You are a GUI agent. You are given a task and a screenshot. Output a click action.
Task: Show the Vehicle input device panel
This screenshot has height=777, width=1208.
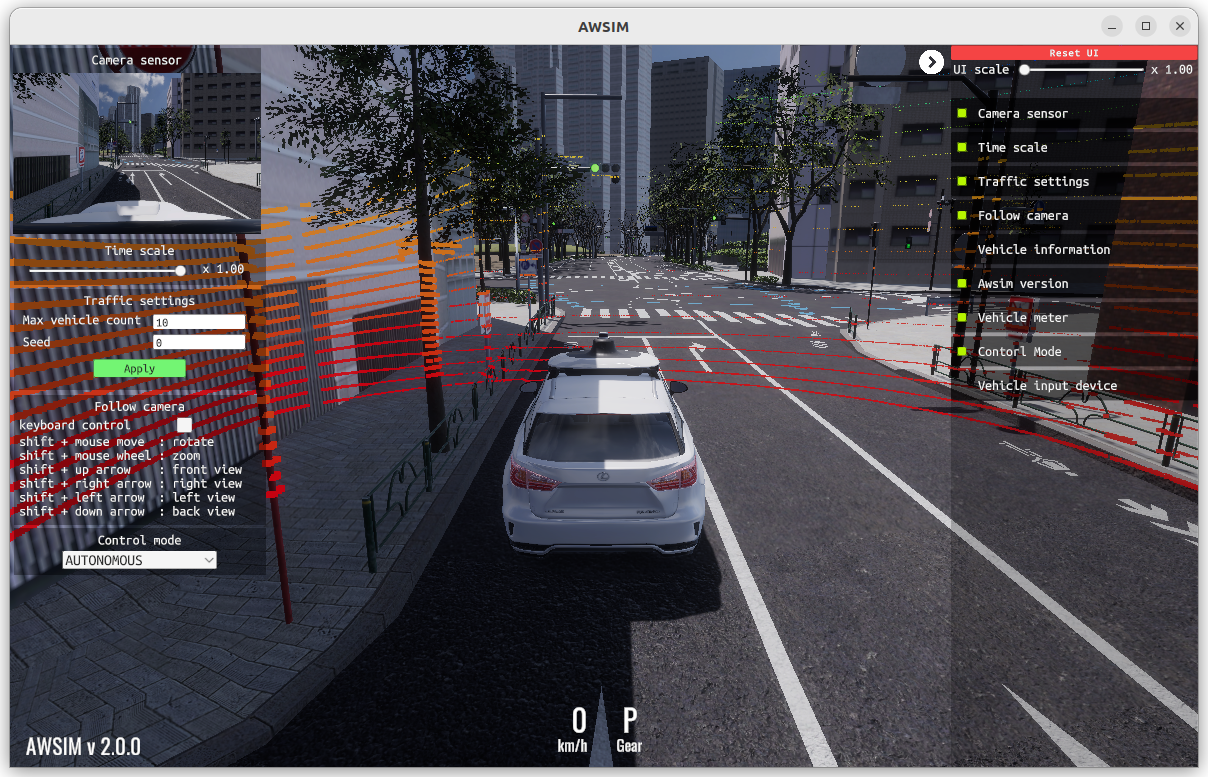click(1047, 385)
